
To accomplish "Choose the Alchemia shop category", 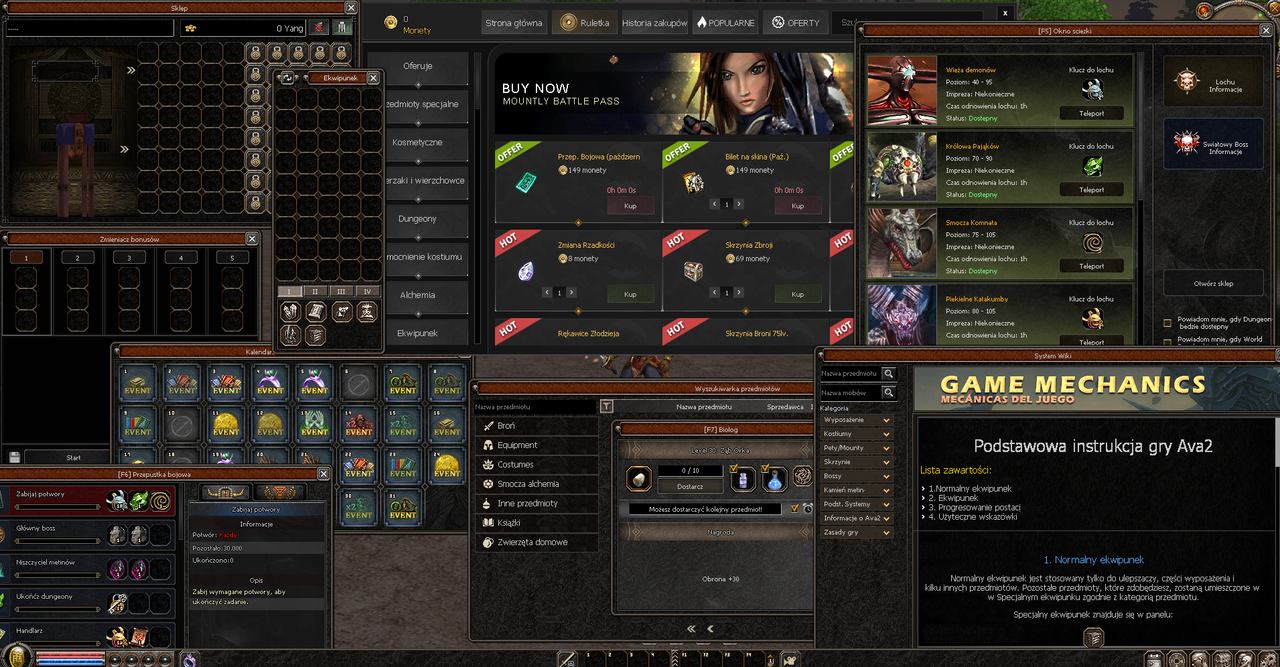I will (417, 295).
